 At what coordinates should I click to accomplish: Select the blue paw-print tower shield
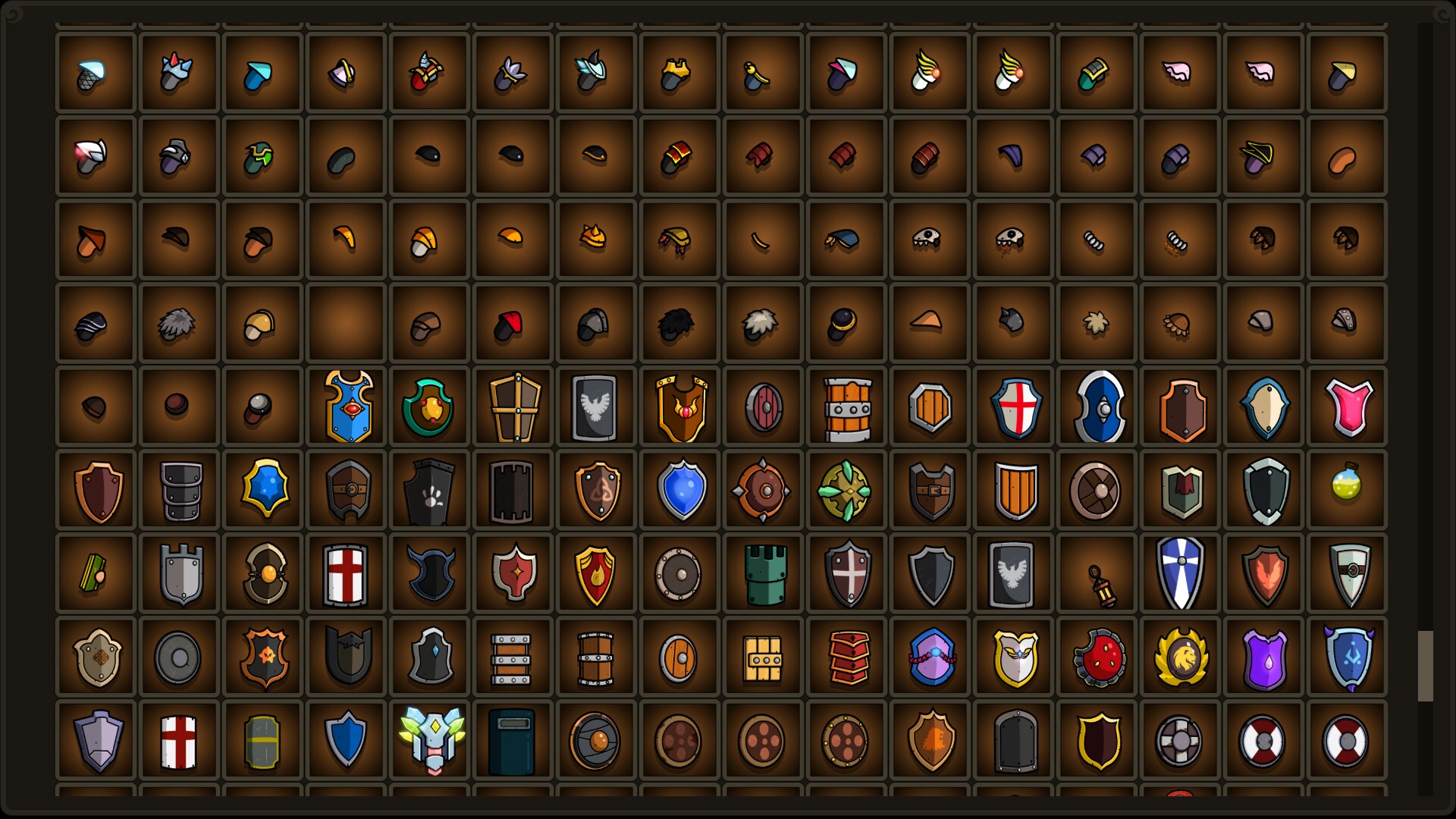(430, 489)
